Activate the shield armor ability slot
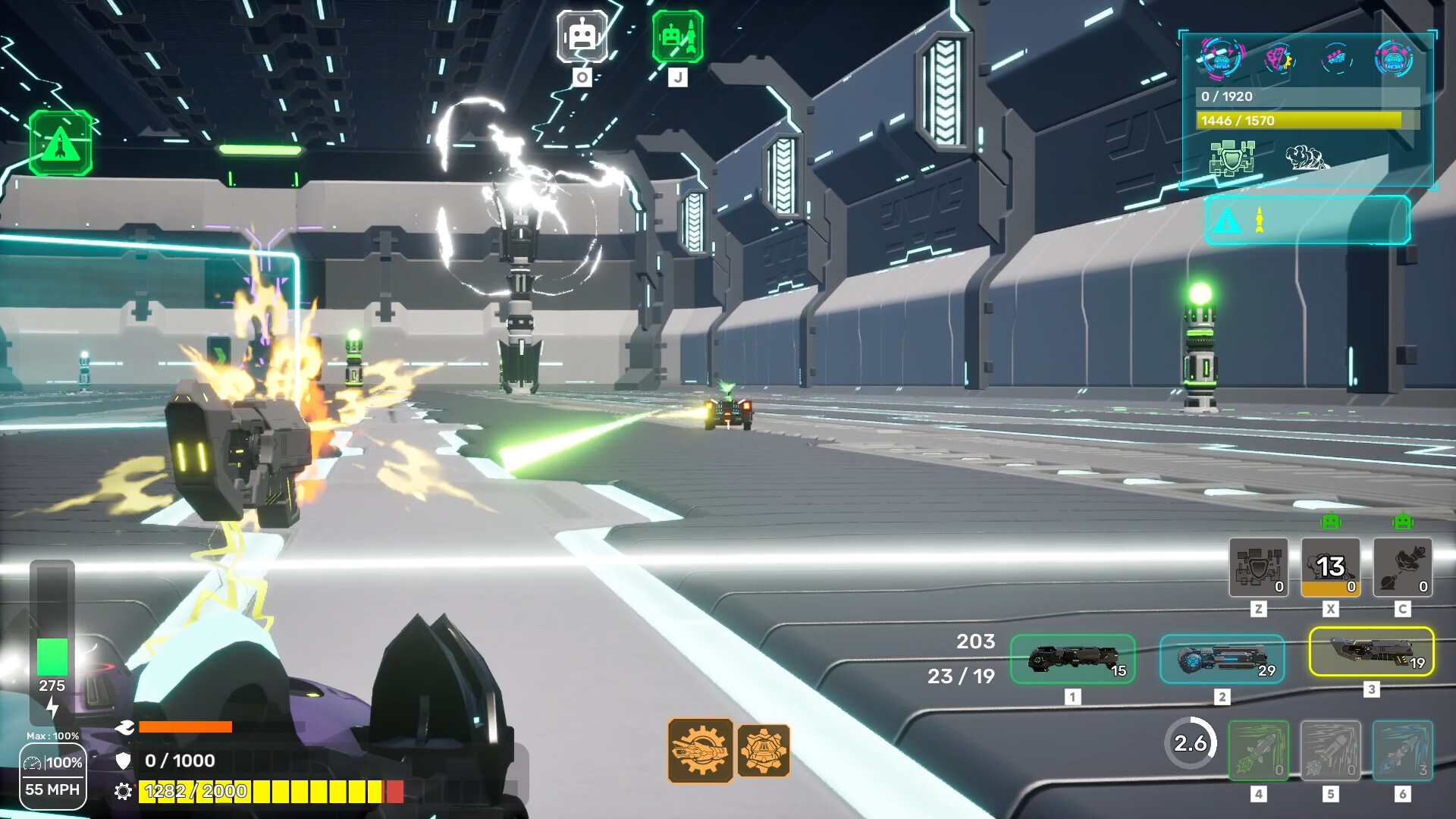The width and height of the screenshot is (1456, 819). point(1258,567)
